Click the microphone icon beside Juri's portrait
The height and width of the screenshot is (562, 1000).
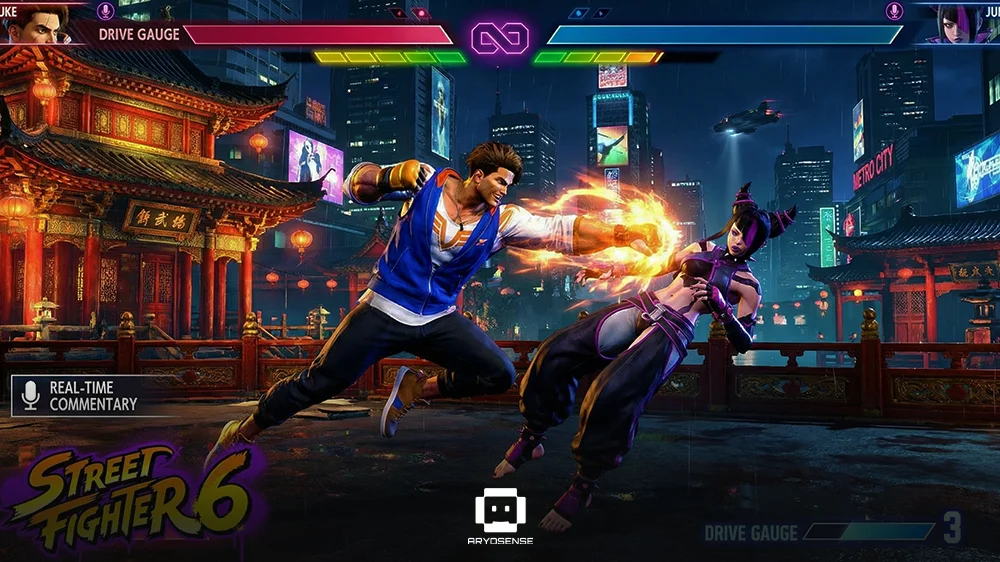point(894,11)
